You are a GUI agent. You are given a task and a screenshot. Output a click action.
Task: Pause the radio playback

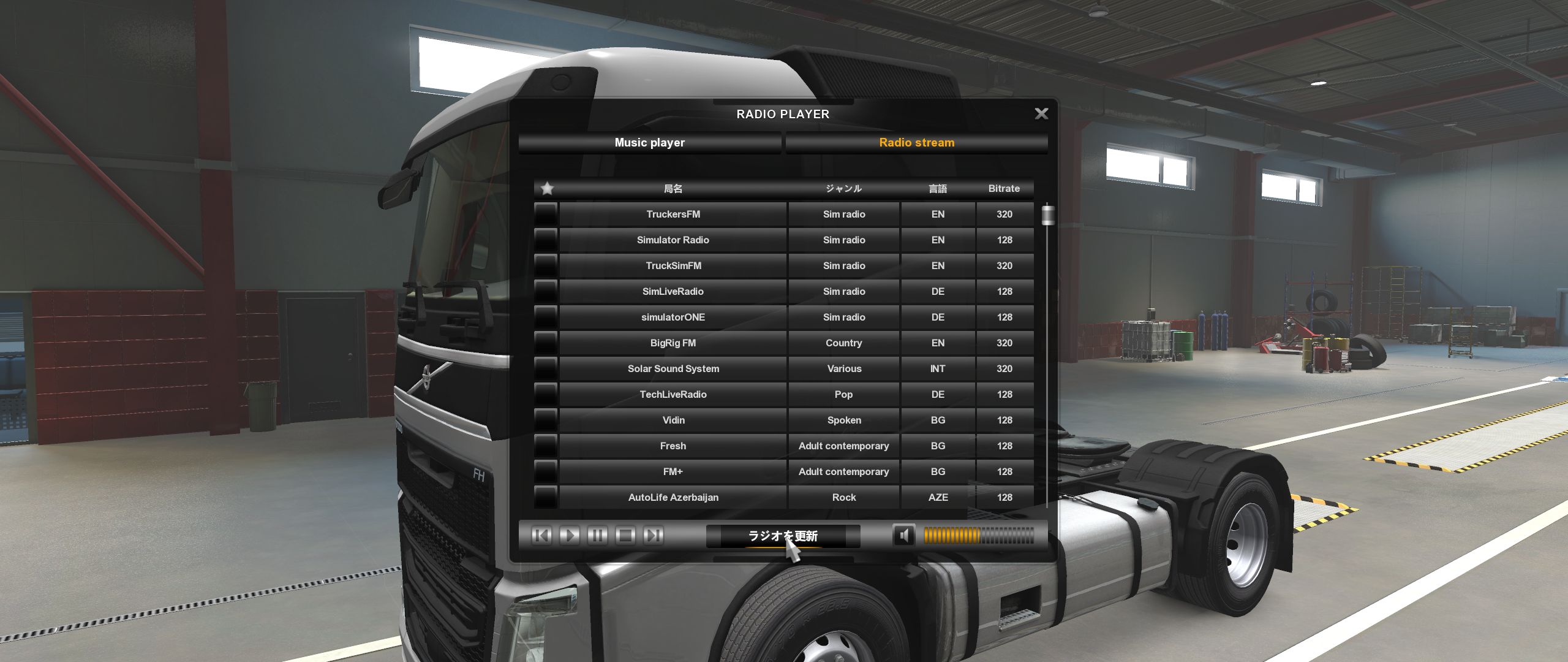(x=597, y=536)
